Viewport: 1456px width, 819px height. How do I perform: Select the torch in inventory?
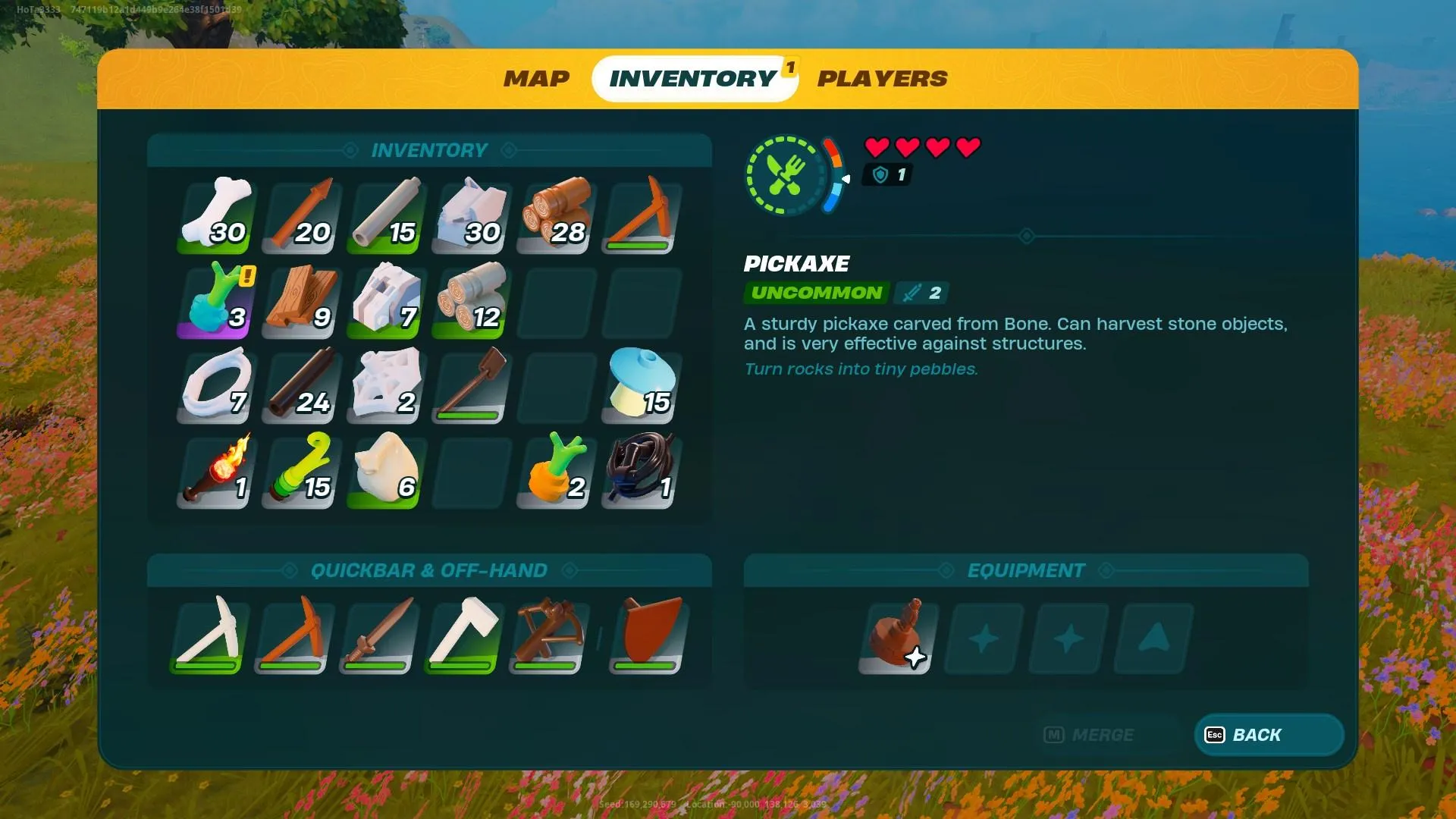(x=218, y=470)
